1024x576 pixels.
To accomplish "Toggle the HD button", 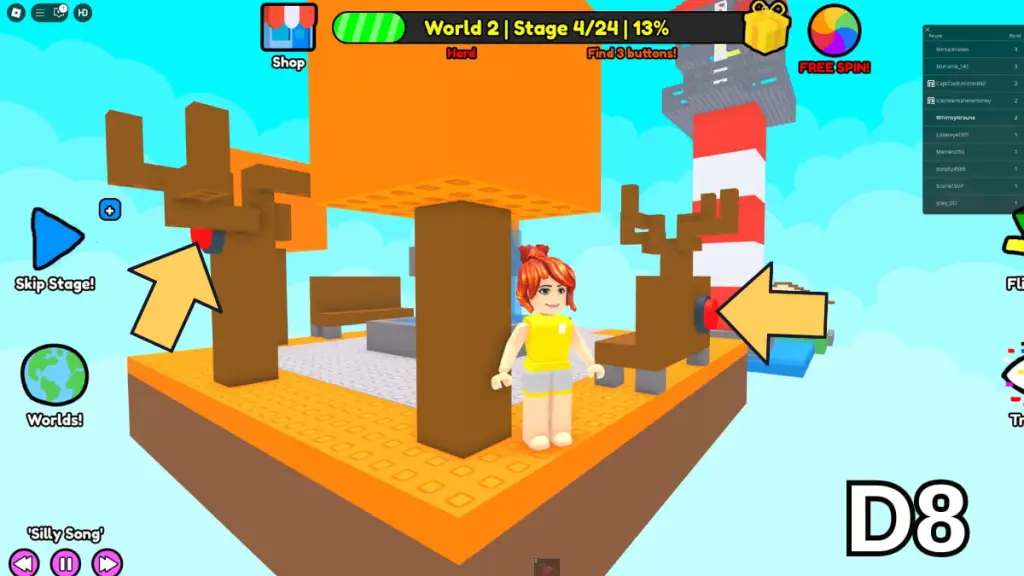I will tap(83, 13).
